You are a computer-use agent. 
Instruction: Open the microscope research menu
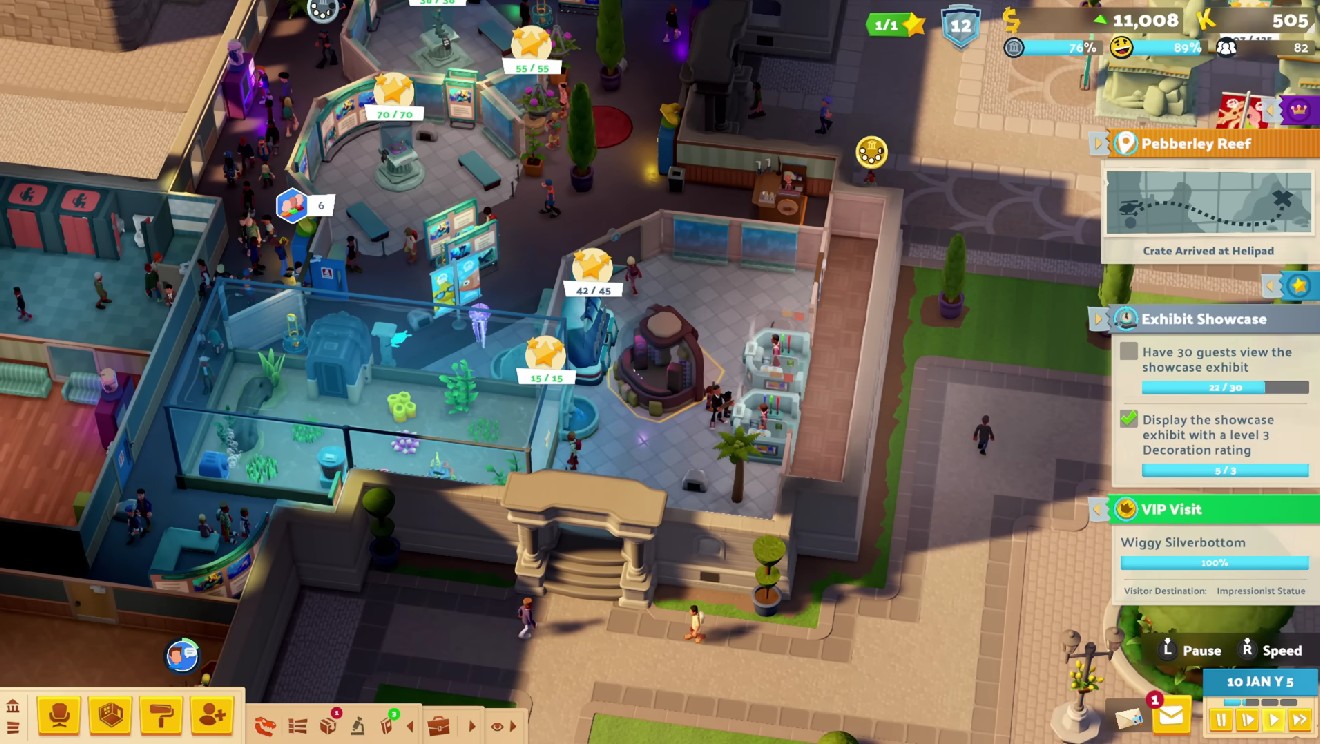point(357,726)
